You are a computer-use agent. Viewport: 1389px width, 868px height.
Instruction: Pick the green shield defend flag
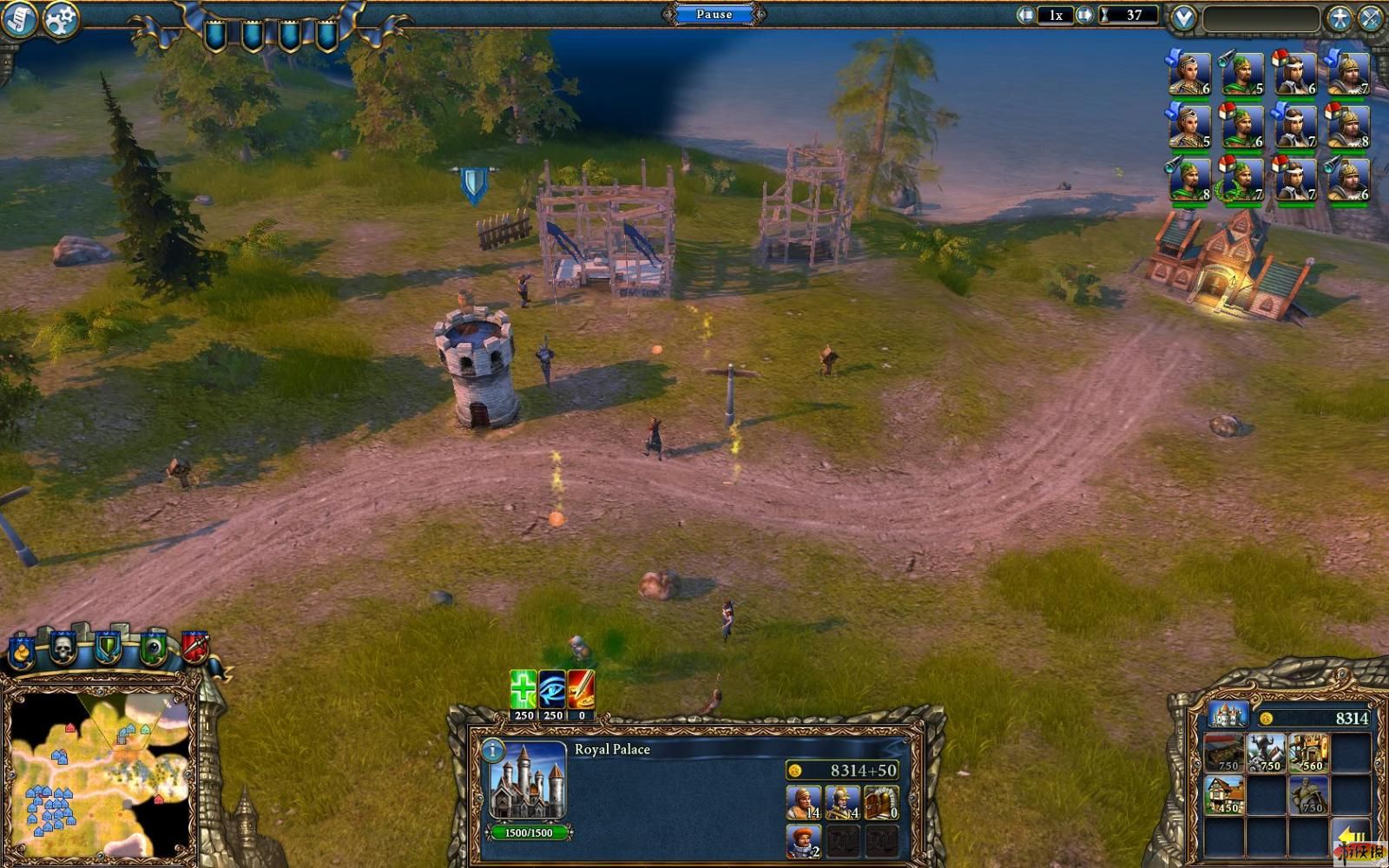[x=108, y=648]
